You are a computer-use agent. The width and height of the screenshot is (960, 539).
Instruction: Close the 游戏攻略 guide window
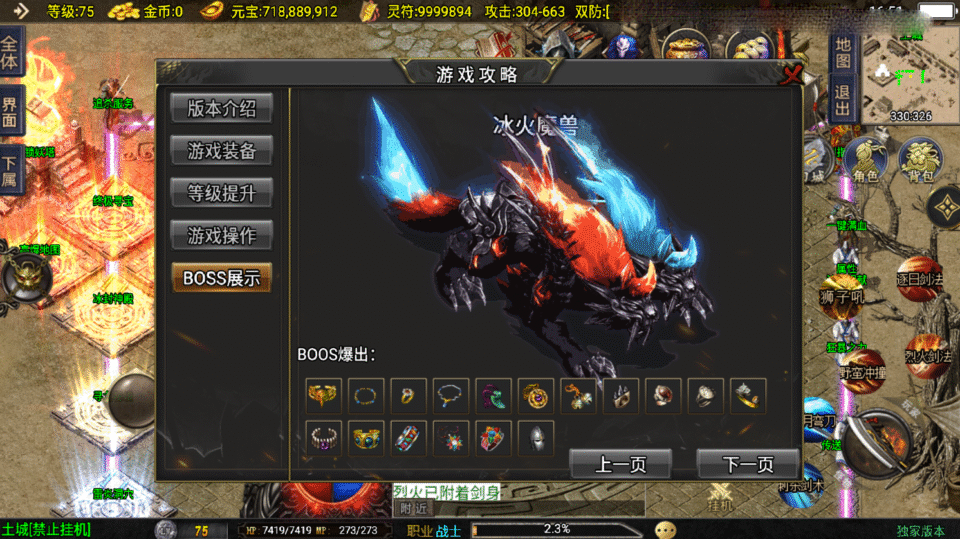click(x=792, y=75)
